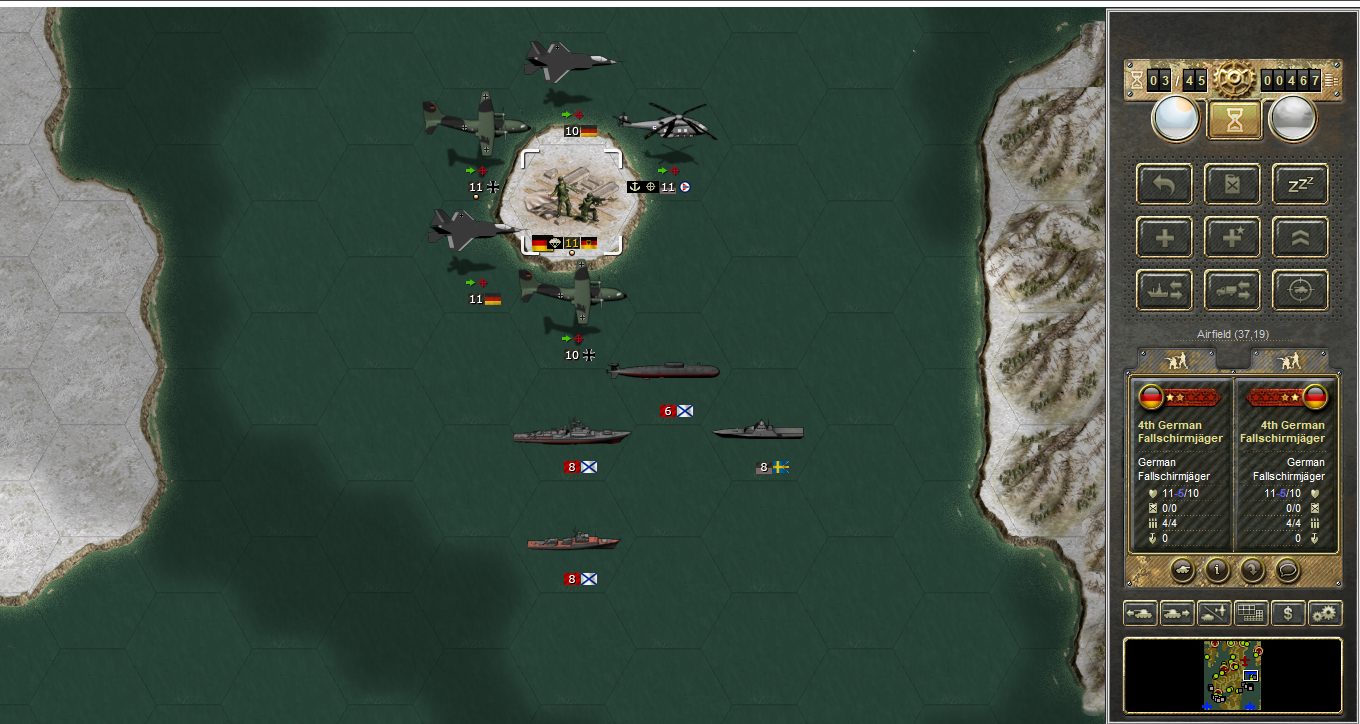The height and width of the screenshot is (724, 1360).
Task: Click the undo move arrow button
Action: point(1164,184)
